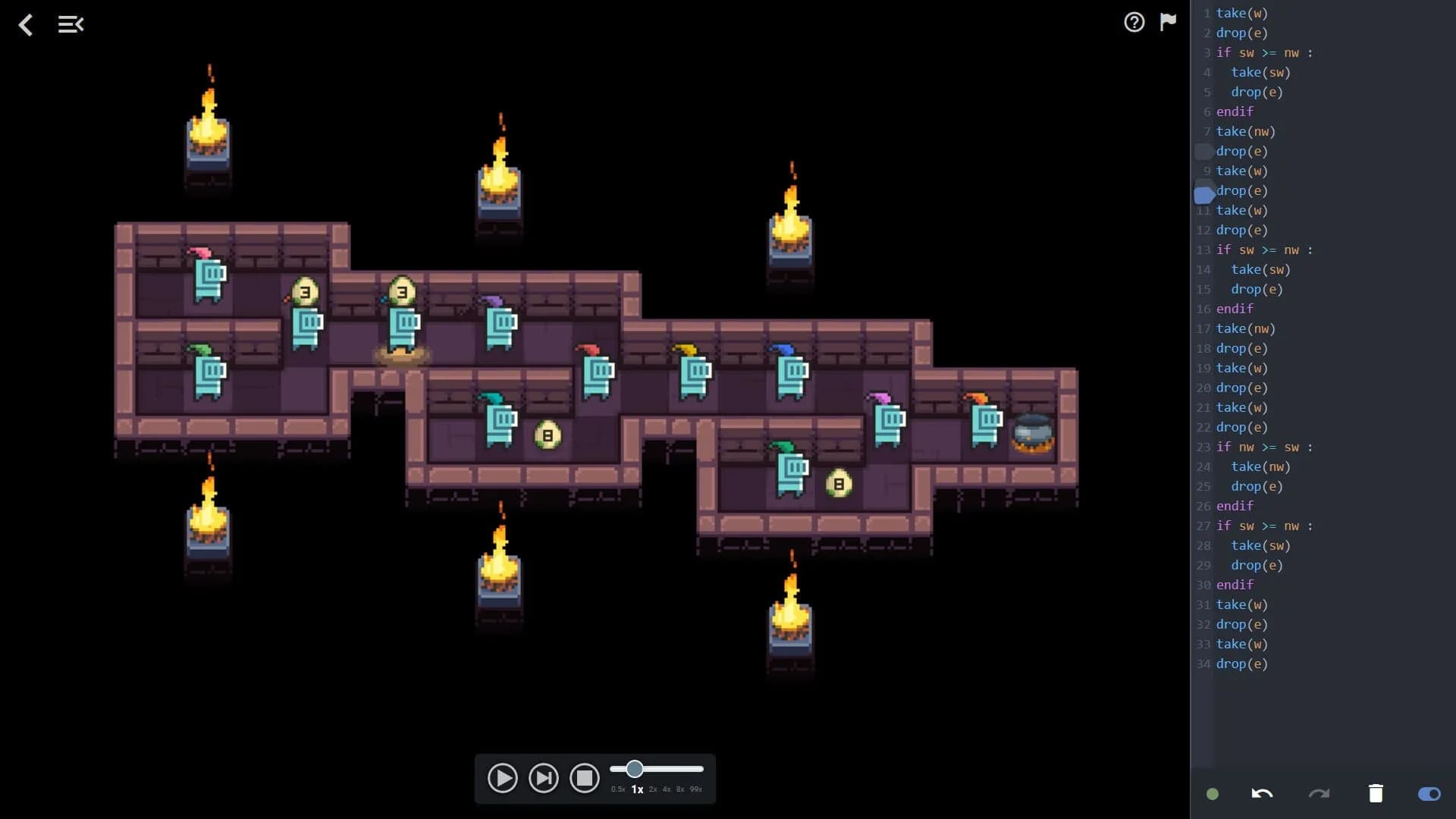This screenshot has height=819, width=1456.
Task: Navigate back with the arrow icon
Action: pos(26,25)
